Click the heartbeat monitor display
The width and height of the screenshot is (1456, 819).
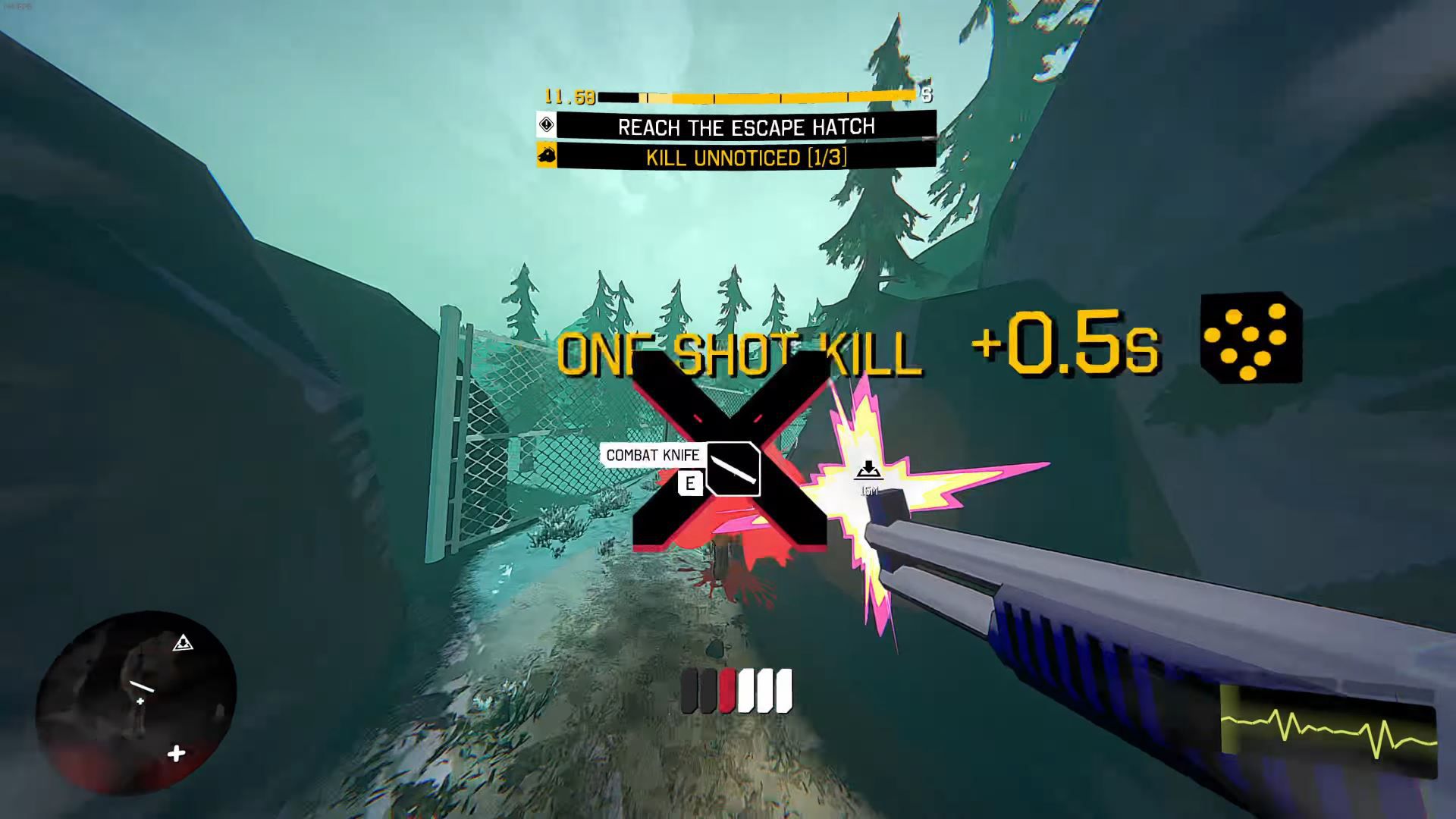[1328, 730]
